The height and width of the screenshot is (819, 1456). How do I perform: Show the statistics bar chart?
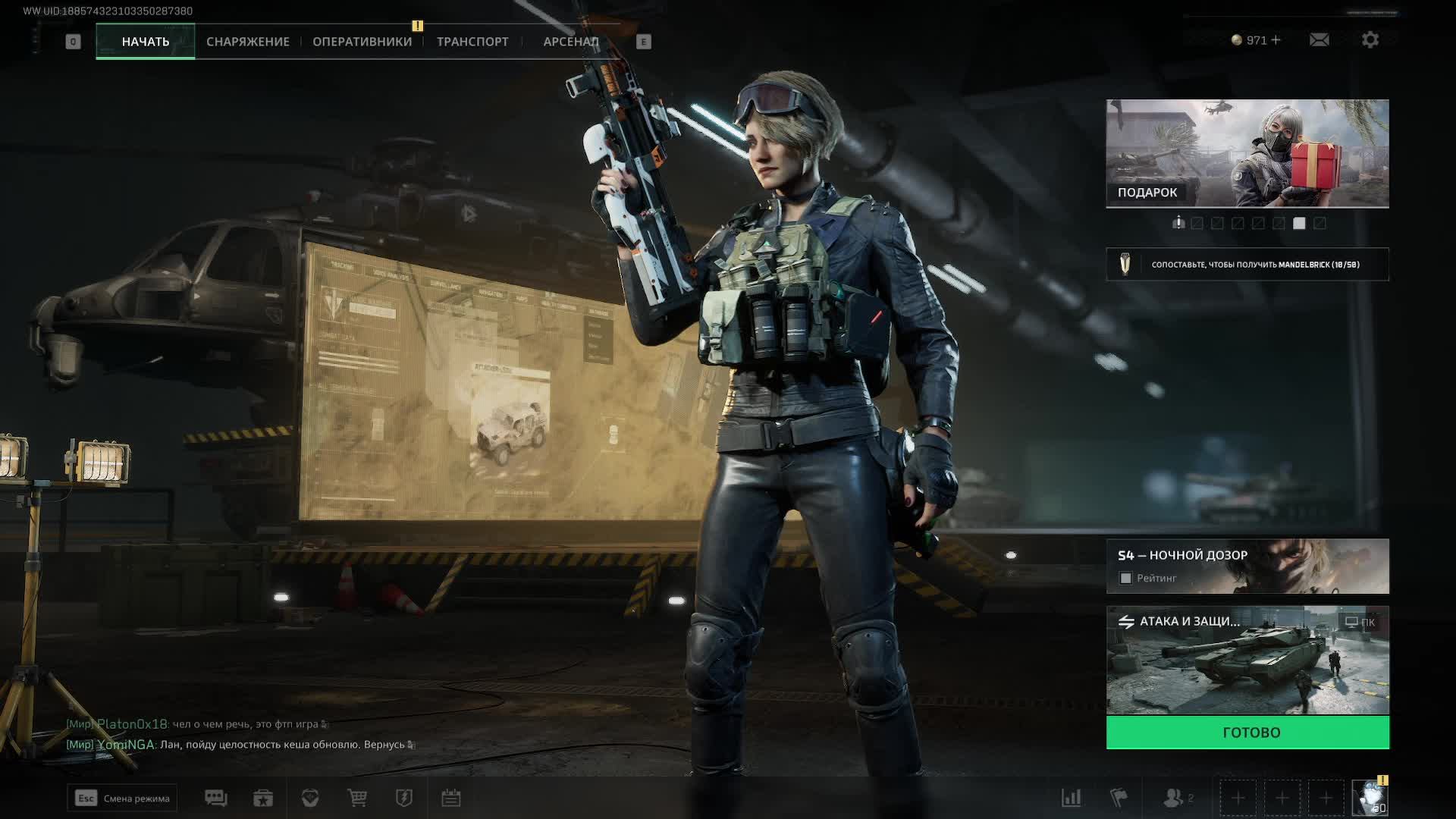point(1071,798)
